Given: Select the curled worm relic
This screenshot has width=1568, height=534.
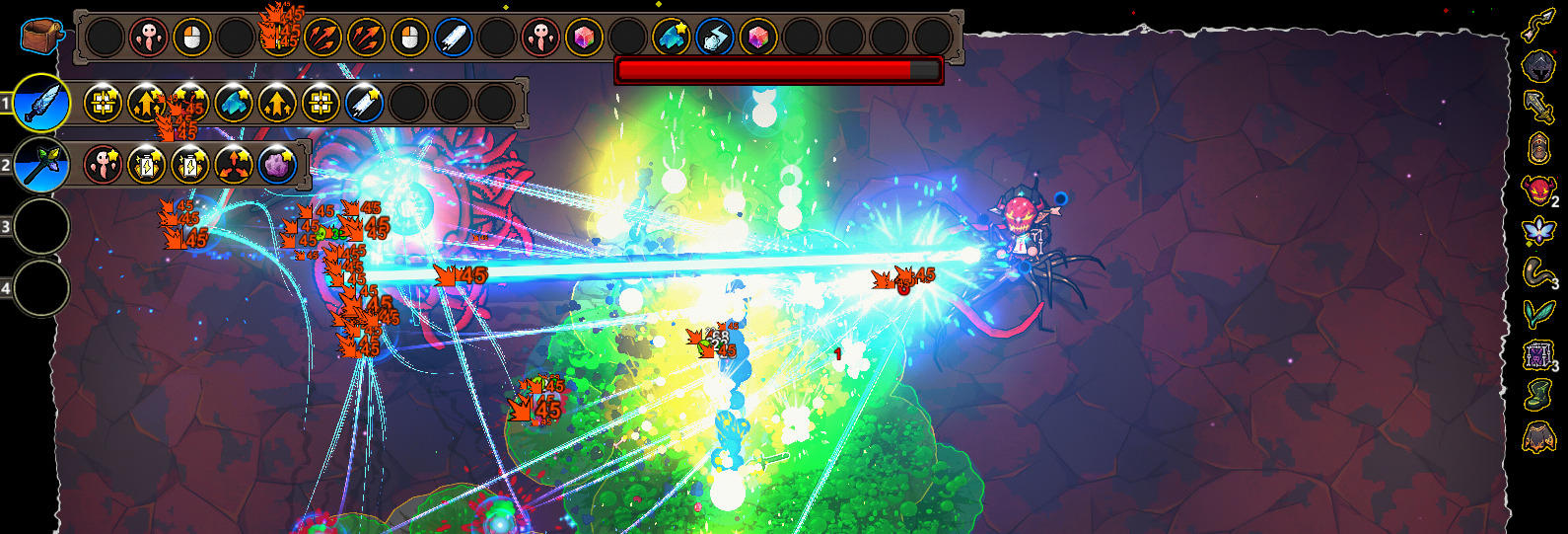Looking at the screenshot, I should (x=1538, y=271).
